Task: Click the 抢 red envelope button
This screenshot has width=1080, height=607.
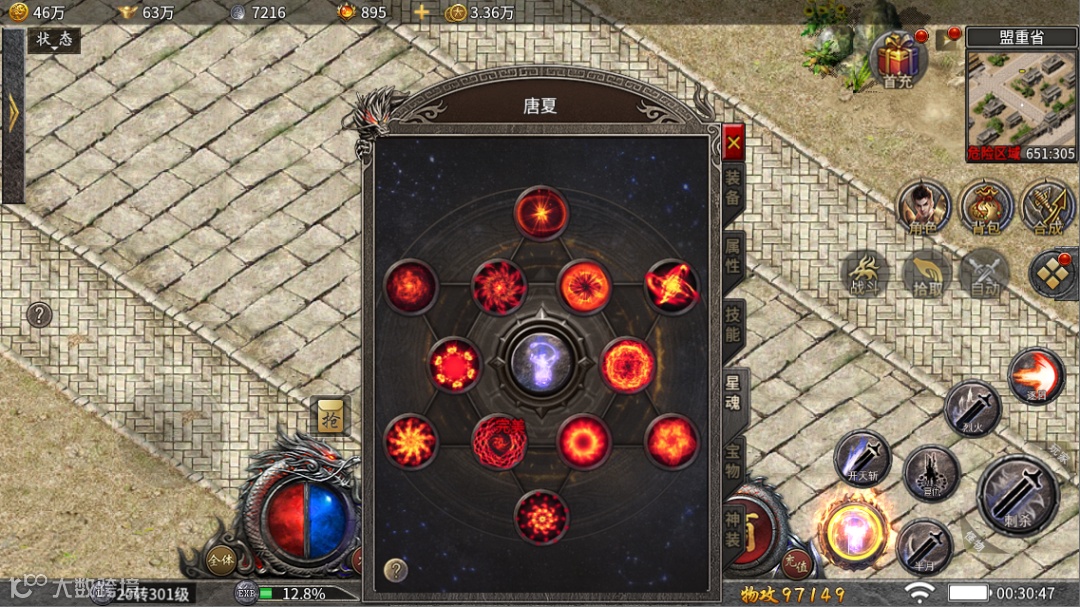Action: [x=329, y=416]
